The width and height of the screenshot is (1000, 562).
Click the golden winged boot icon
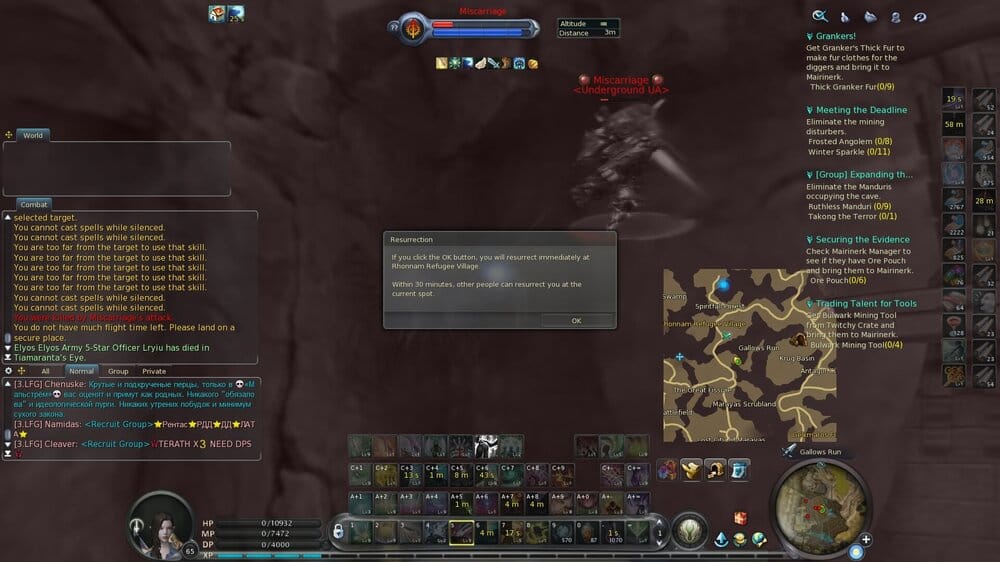tap(691, 469)
